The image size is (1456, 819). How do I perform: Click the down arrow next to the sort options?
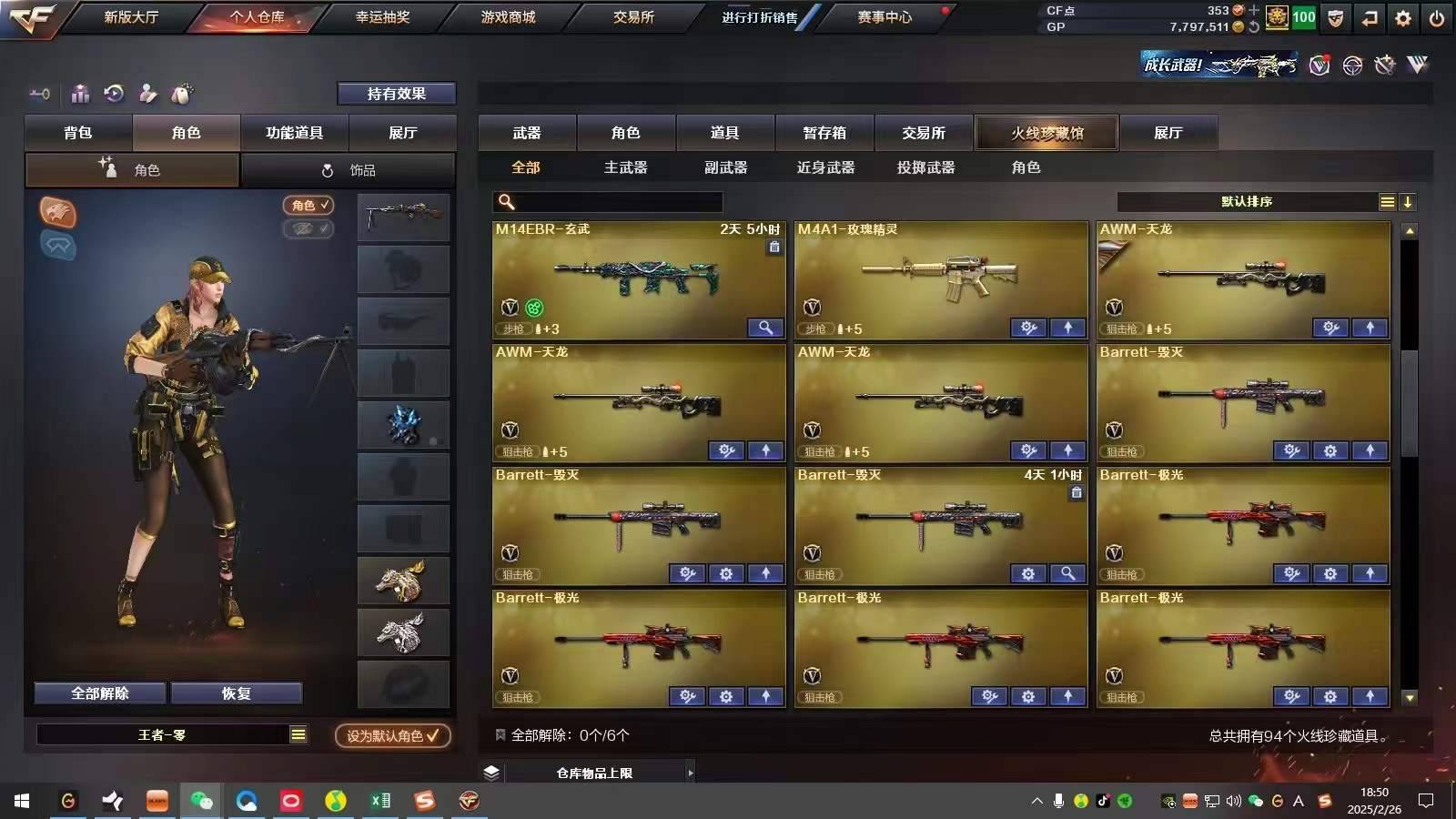coord(1409,202)
